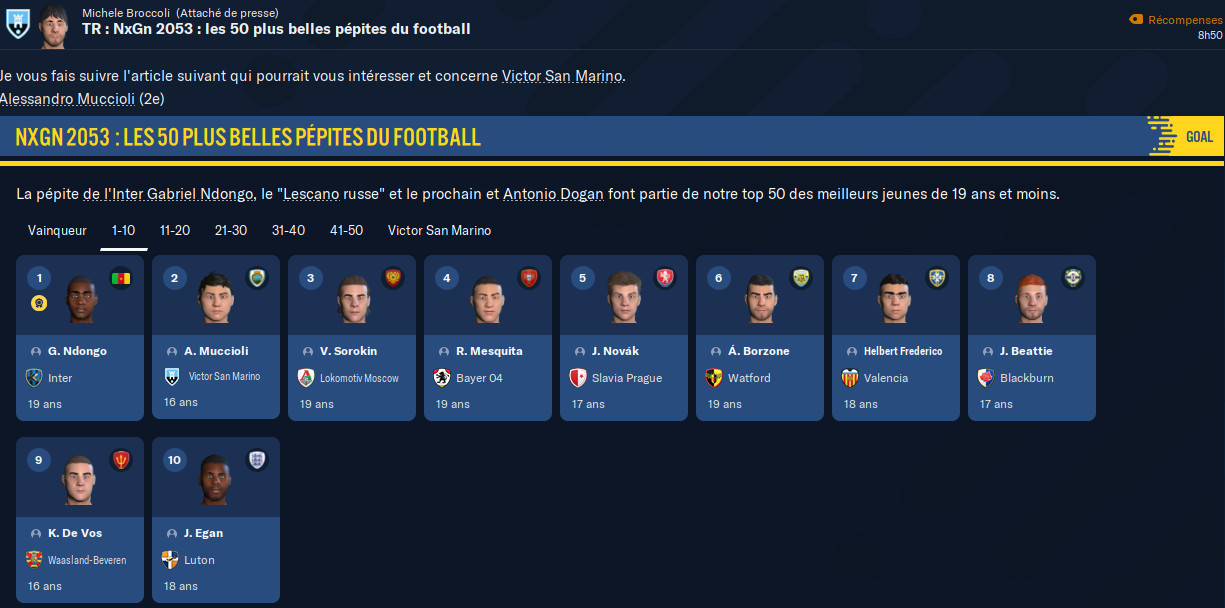Choose V. Sorokin's player card

[x=352, y=337]
